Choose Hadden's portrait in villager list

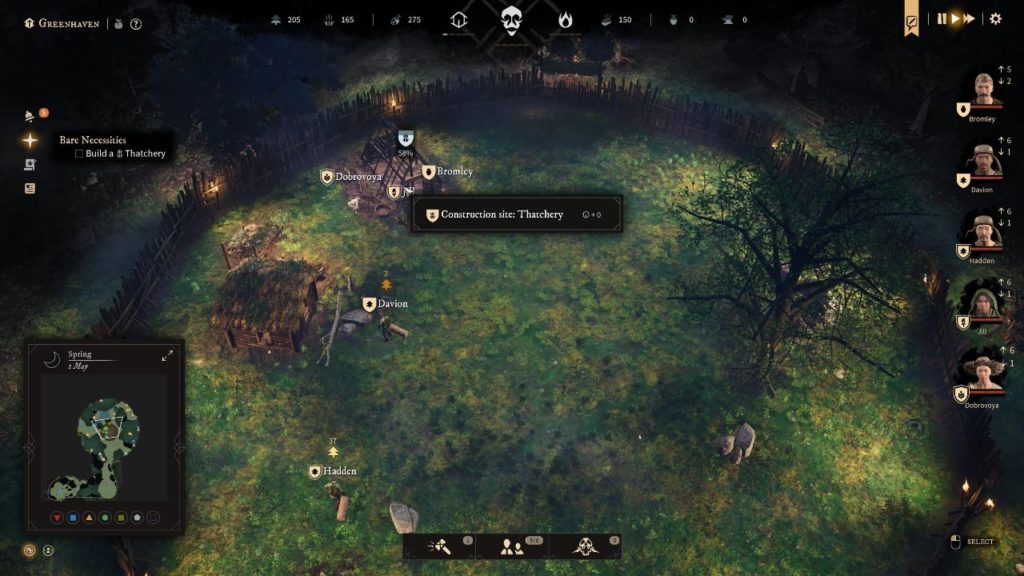point(982,231)
